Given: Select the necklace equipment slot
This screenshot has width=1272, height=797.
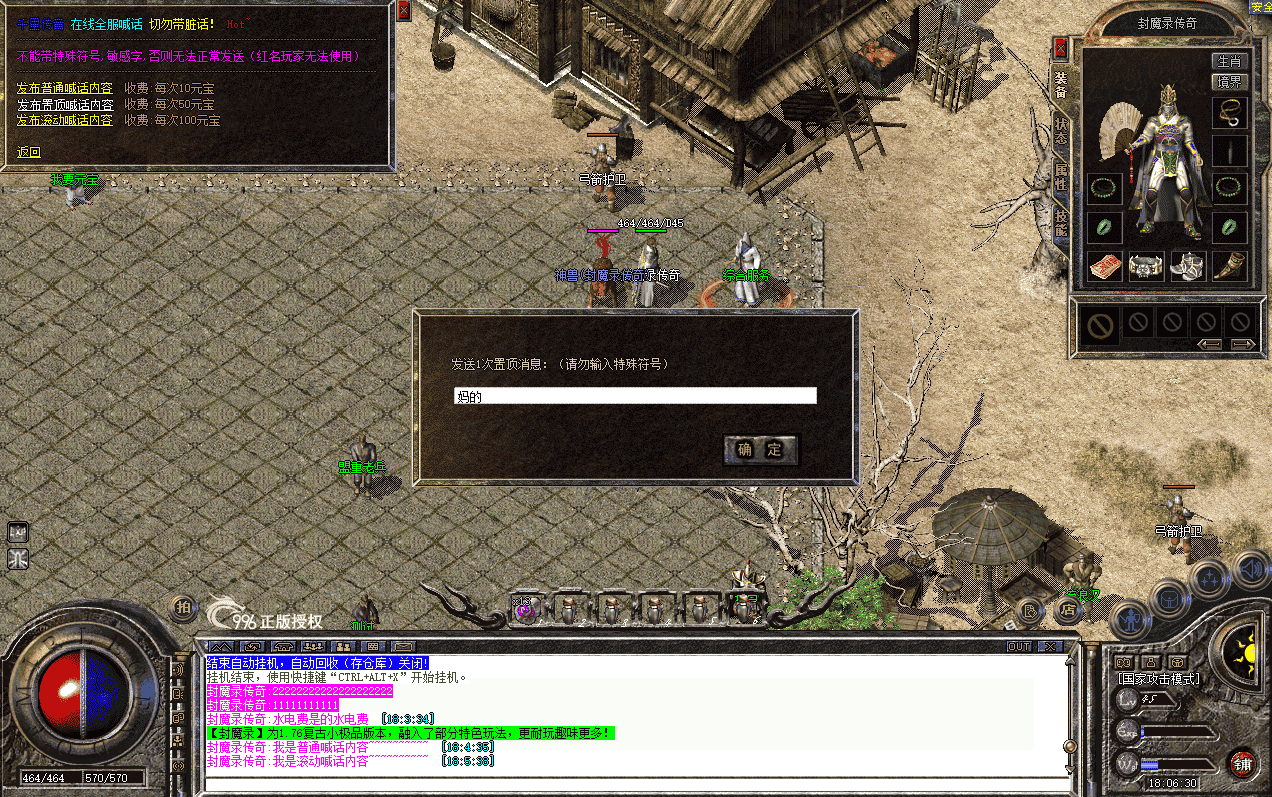Looking at the screenshot, I should [x=1229, y=111].
